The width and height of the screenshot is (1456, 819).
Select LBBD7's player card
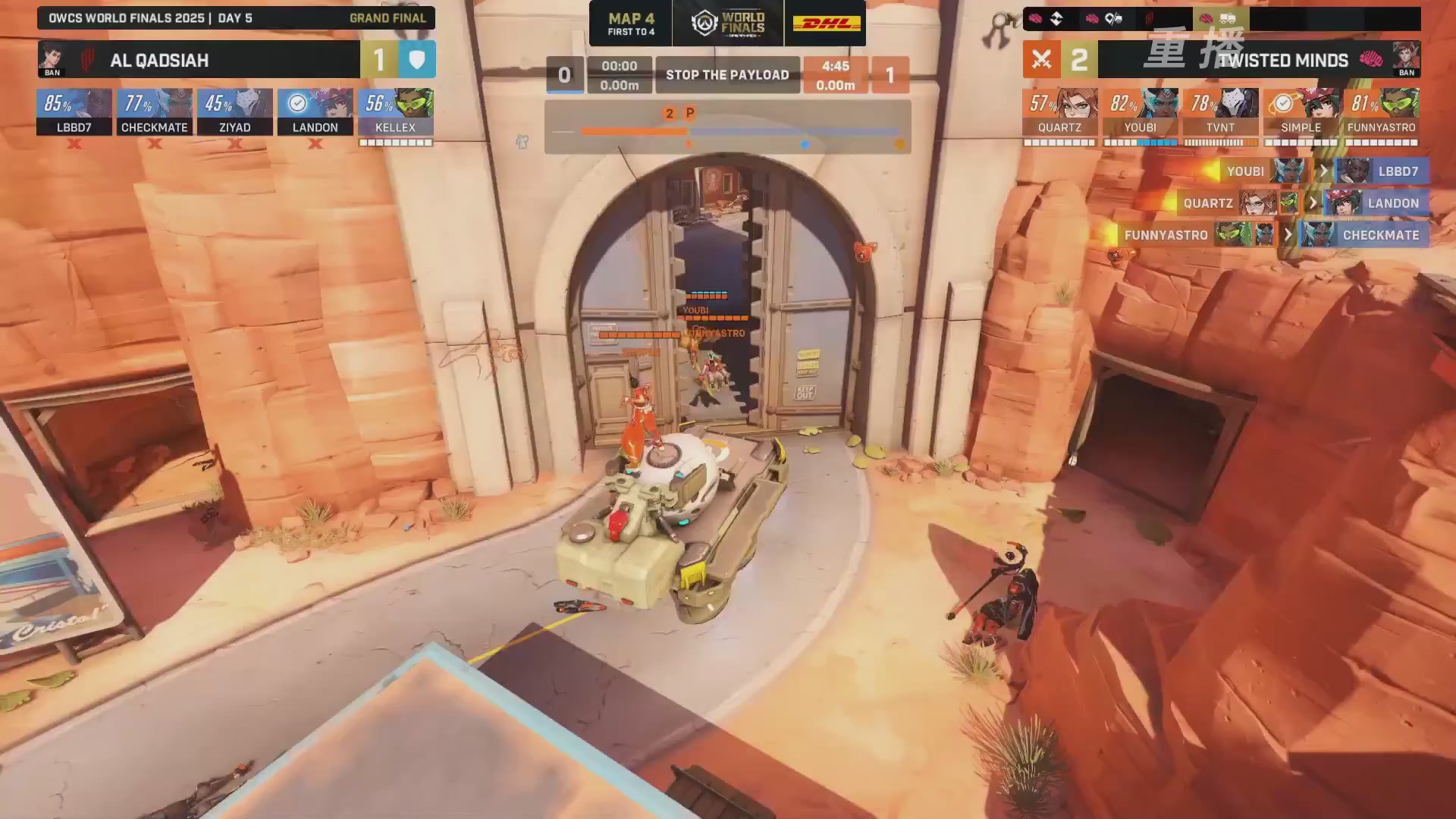(74, 112)
